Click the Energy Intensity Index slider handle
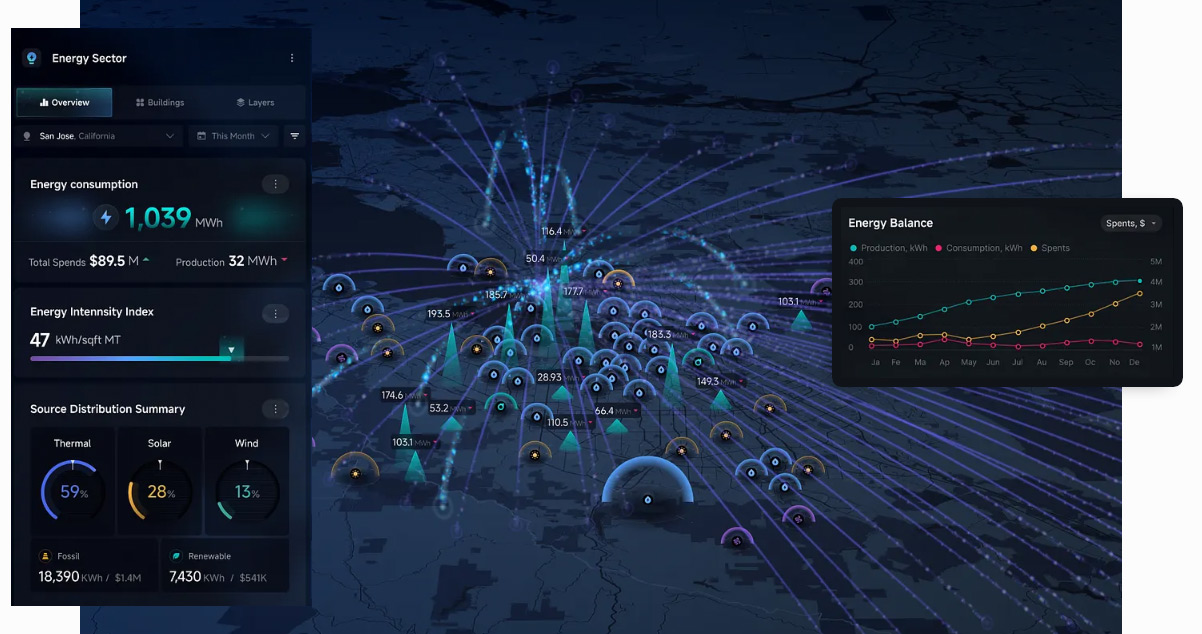 (231, 350)
